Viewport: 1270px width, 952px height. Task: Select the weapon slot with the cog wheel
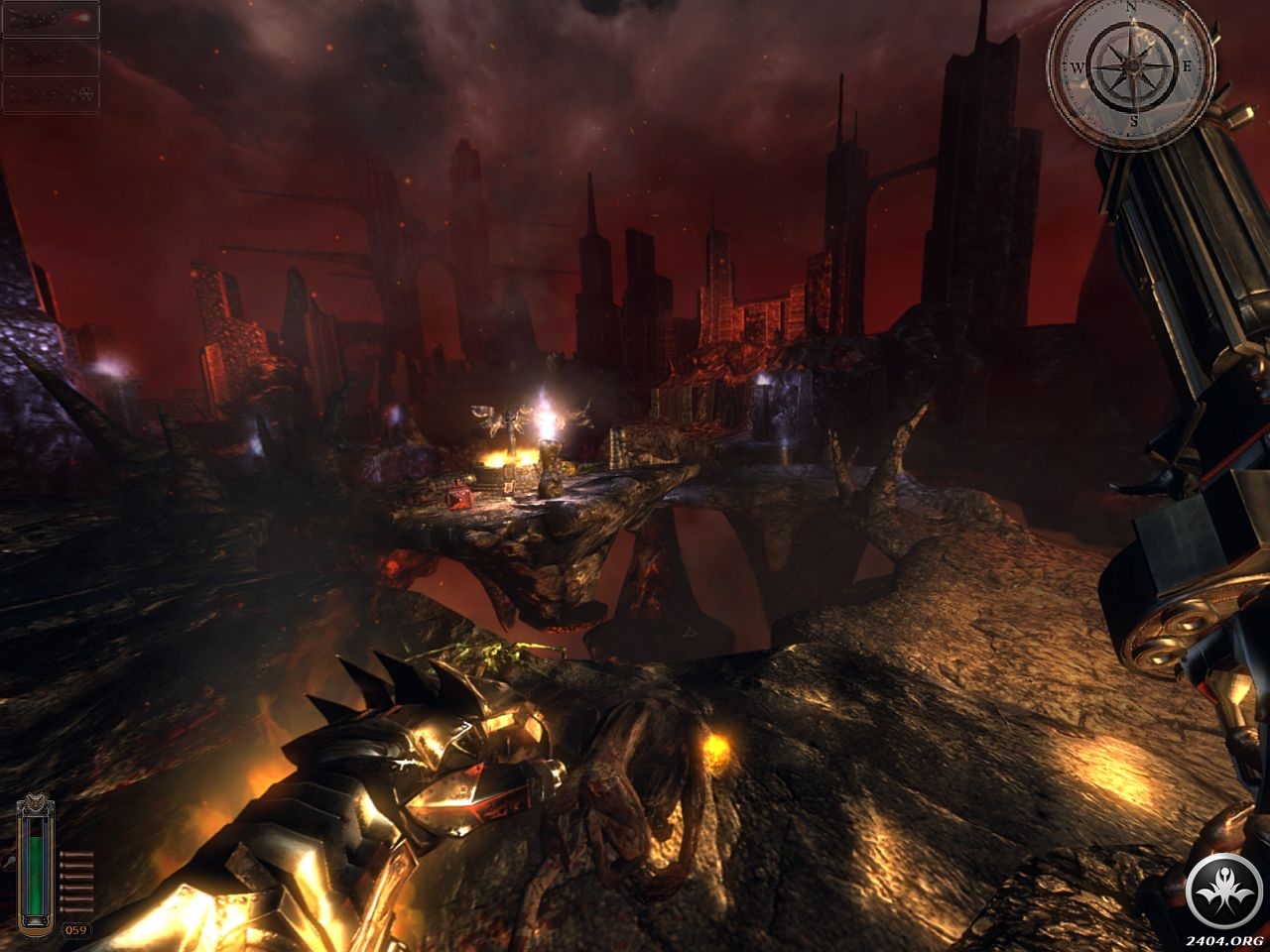coord(51,93)
